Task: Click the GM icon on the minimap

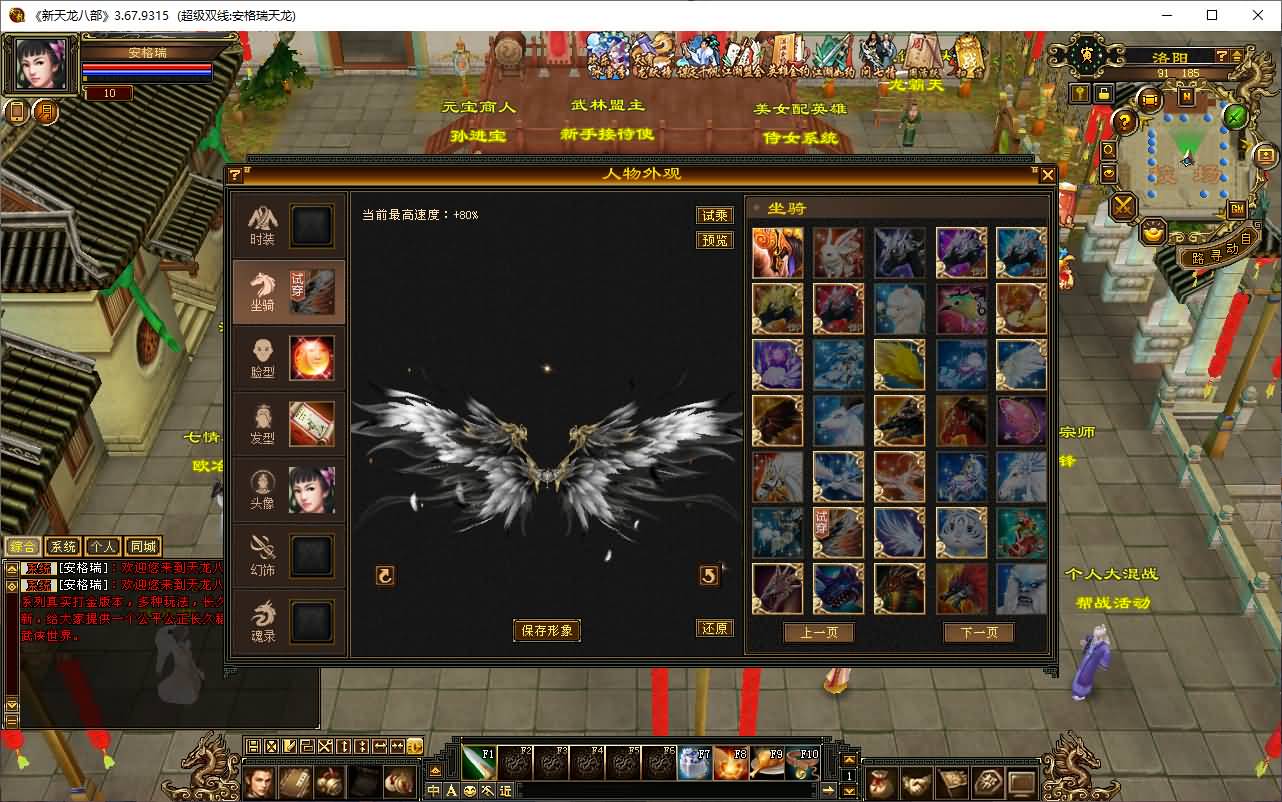Action: [1235, 208]
